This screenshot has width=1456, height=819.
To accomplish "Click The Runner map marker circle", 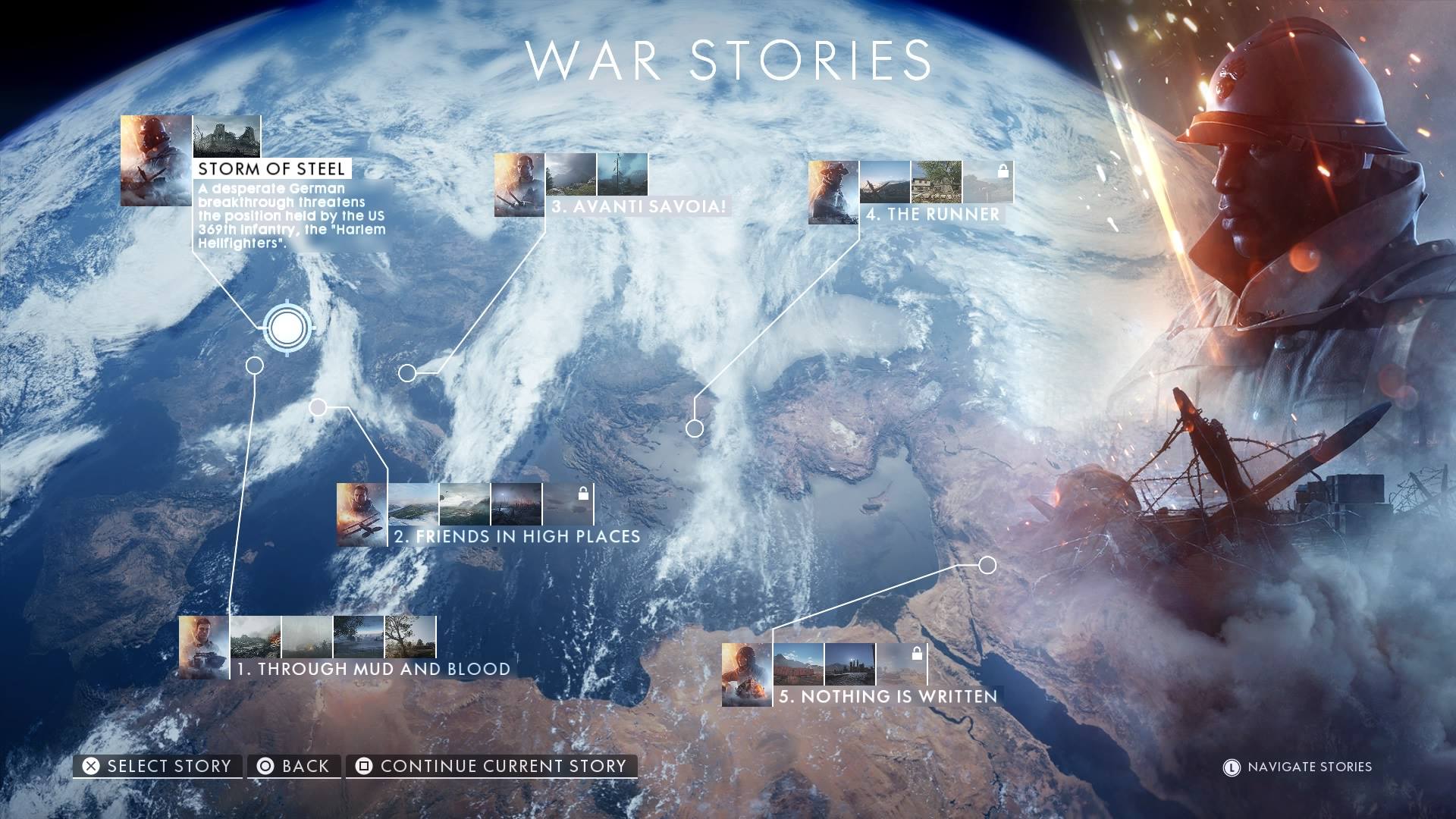I will pyautogui.click(x=695, y=428).
